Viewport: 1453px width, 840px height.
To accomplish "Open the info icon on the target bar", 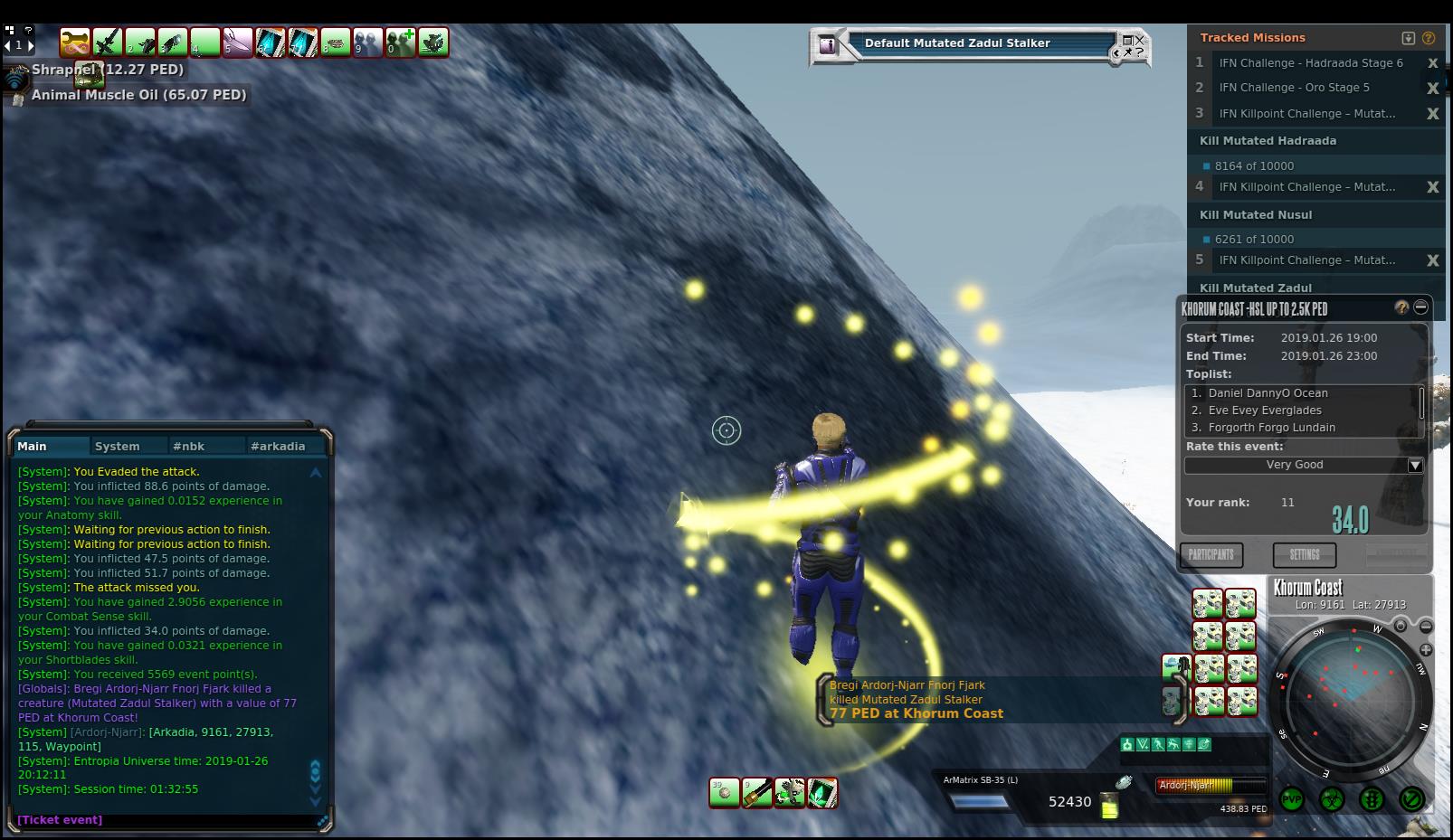I will pos(827,44).
